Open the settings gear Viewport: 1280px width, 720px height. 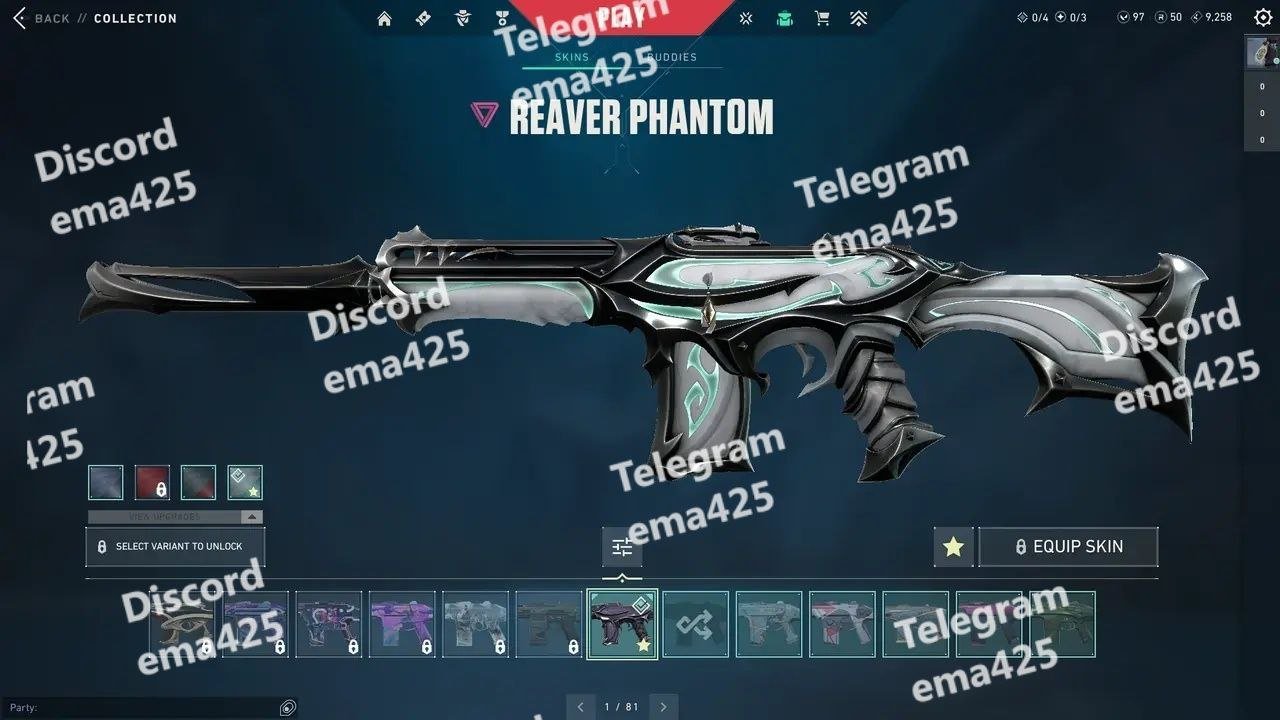click(x=1263, y=17)
